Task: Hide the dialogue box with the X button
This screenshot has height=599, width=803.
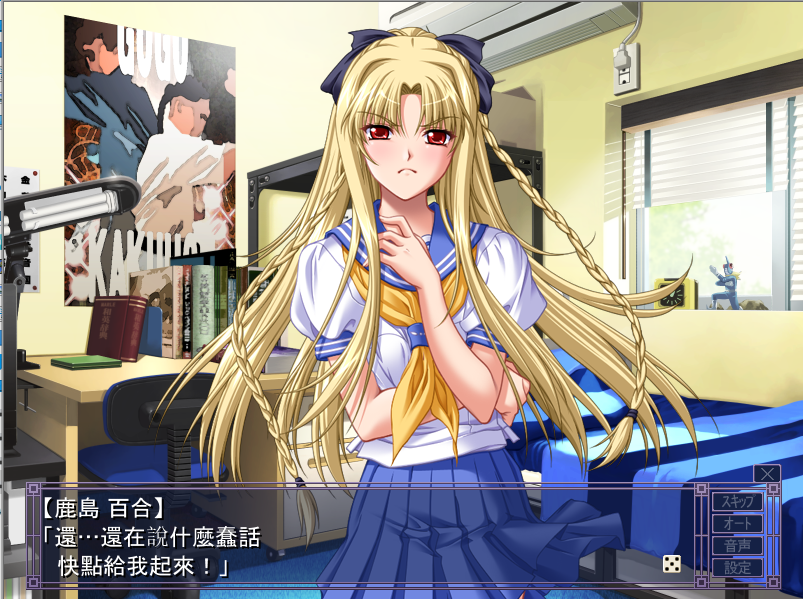Action: point(767,473)
